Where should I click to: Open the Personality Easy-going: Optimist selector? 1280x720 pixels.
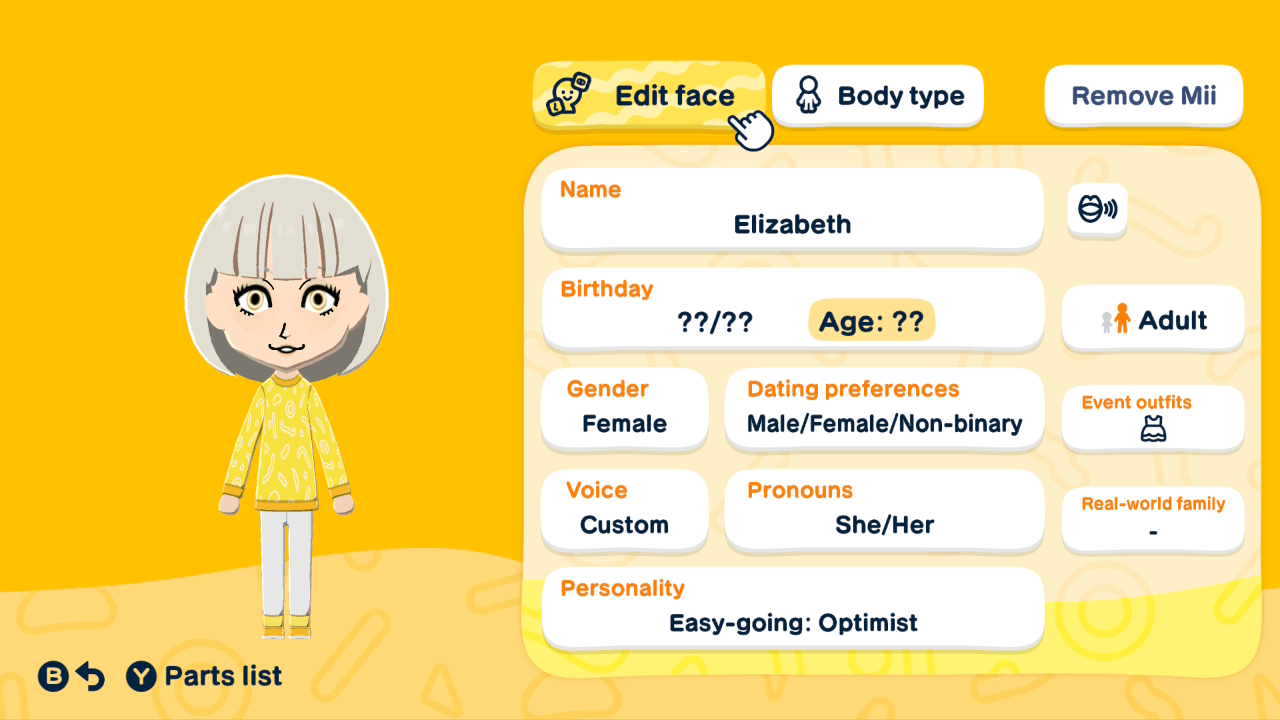click(792, 608)
